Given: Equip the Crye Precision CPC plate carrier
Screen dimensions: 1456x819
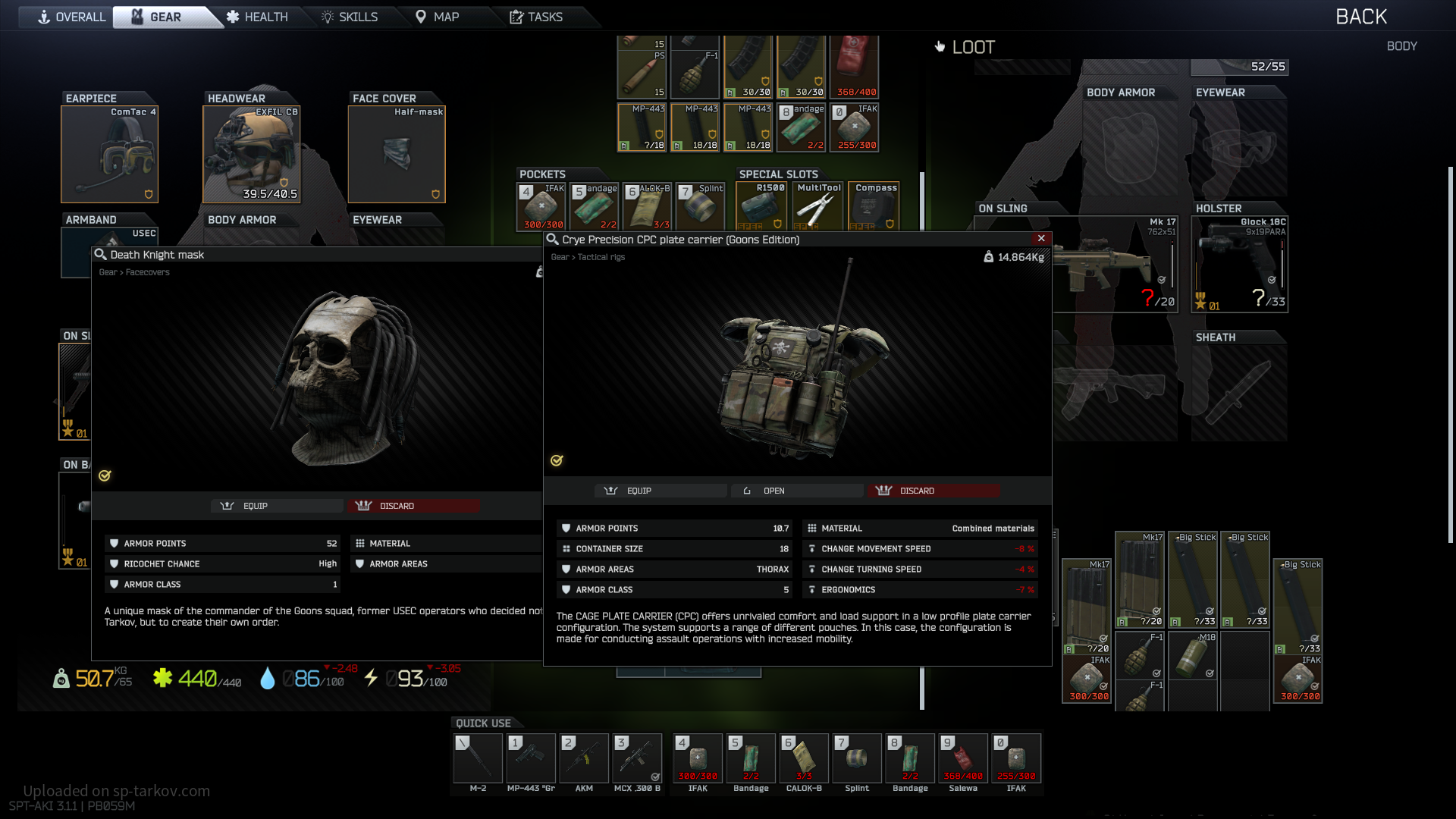Looking at the screenshot, I should [x=660, y=491].
